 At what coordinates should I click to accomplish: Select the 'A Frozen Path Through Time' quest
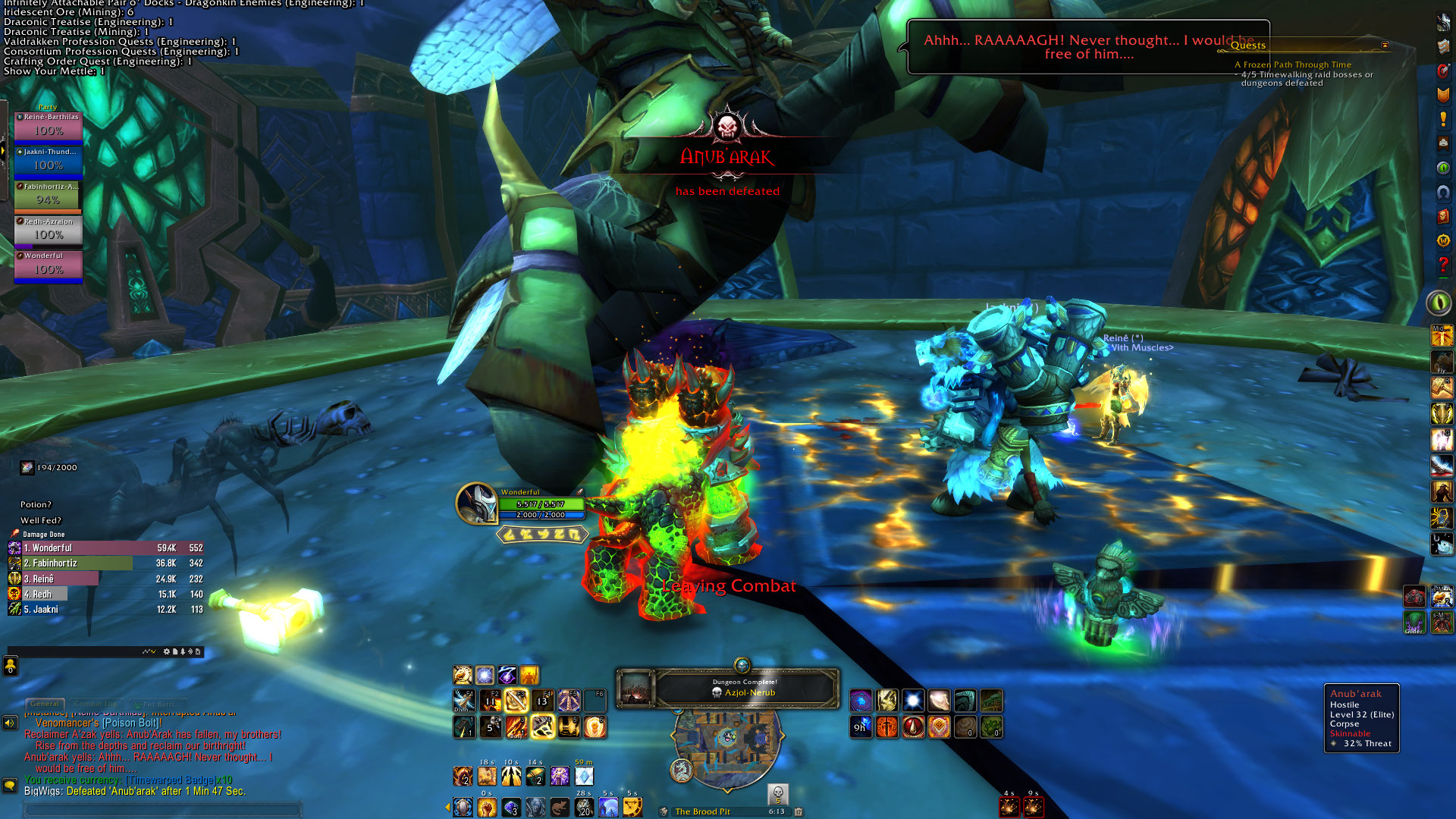(x=1292, y=65)
